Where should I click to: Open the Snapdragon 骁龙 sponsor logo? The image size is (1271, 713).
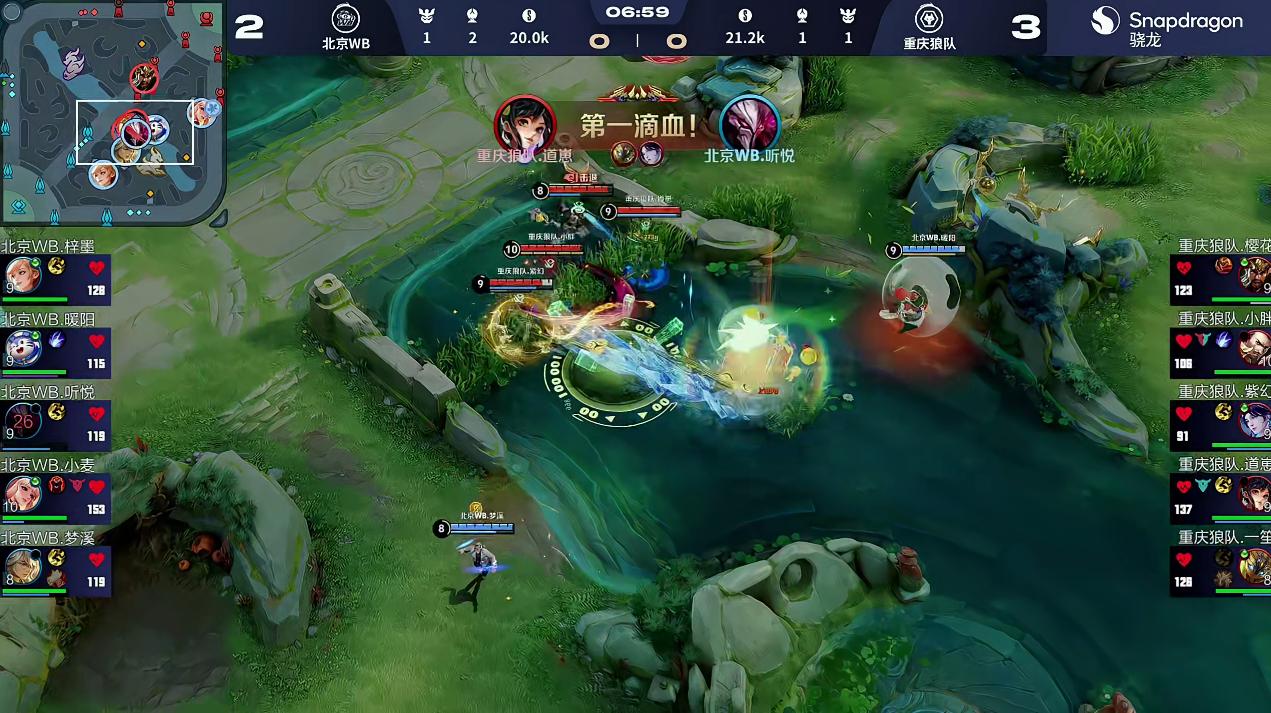pyautogui.click(x=1166, y=27)
